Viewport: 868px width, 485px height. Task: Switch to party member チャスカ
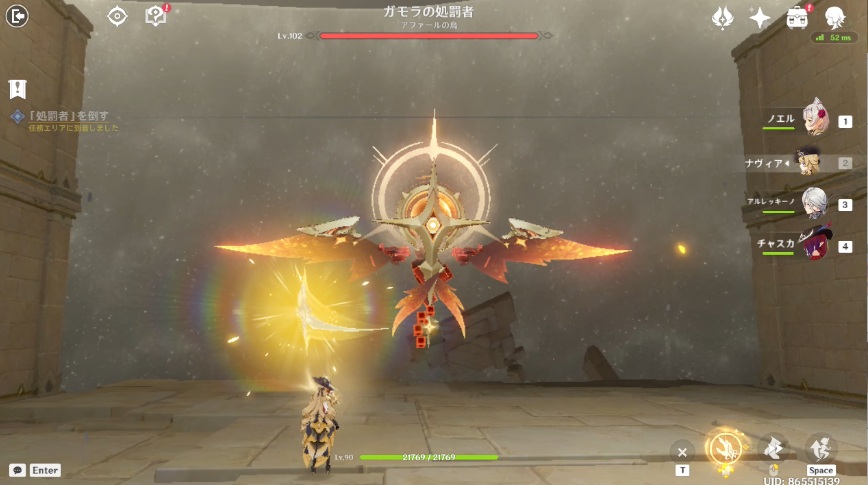[815, 245]
